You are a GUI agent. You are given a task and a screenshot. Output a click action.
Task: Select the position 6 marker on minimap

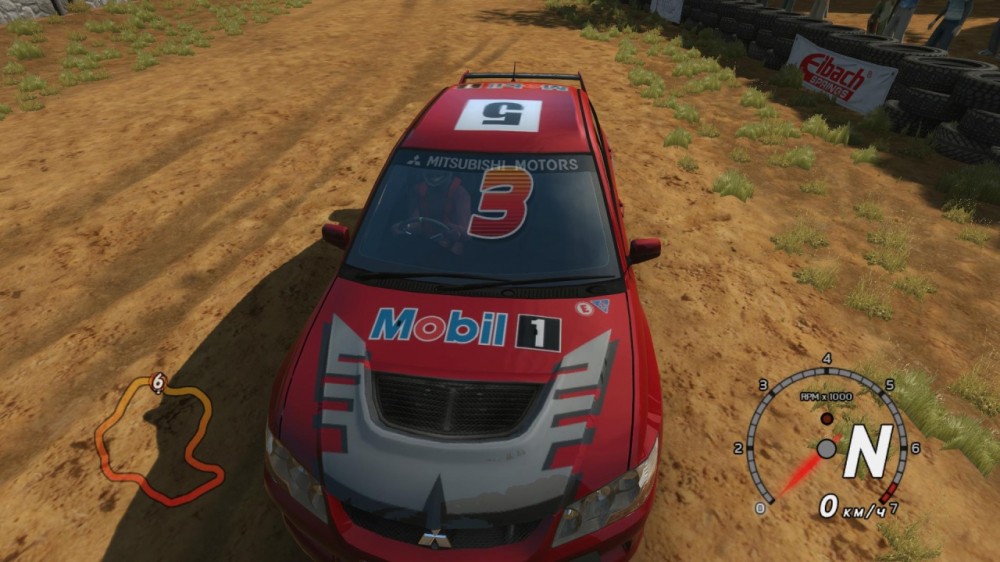[158, 382]
